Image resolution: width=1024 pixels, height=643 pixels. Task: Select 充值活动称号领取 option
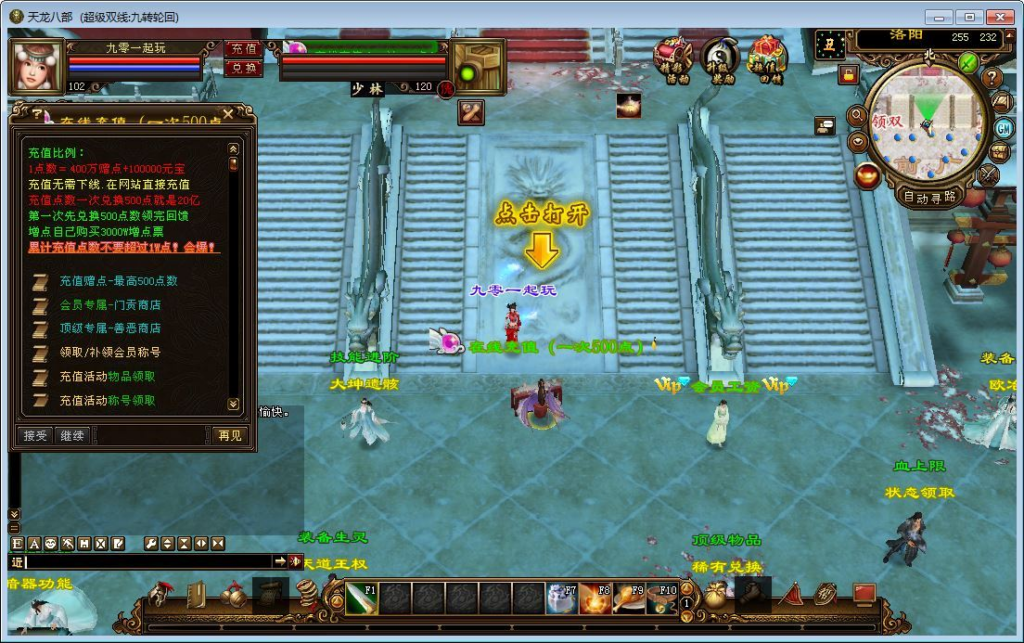click(x=107, y=400)
